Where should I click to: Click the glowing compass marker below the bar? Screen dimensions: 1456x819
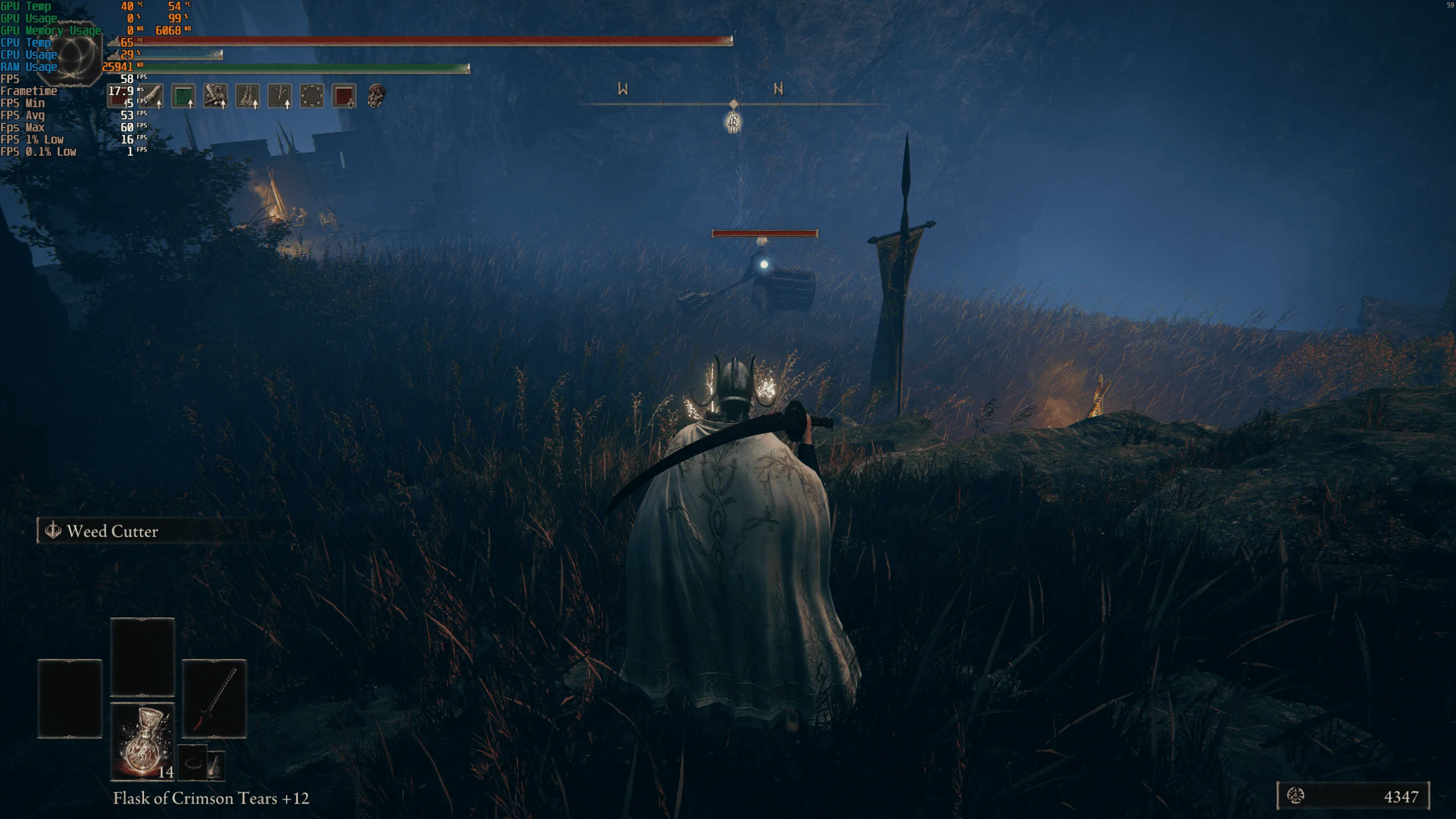(x=733, y=122)
